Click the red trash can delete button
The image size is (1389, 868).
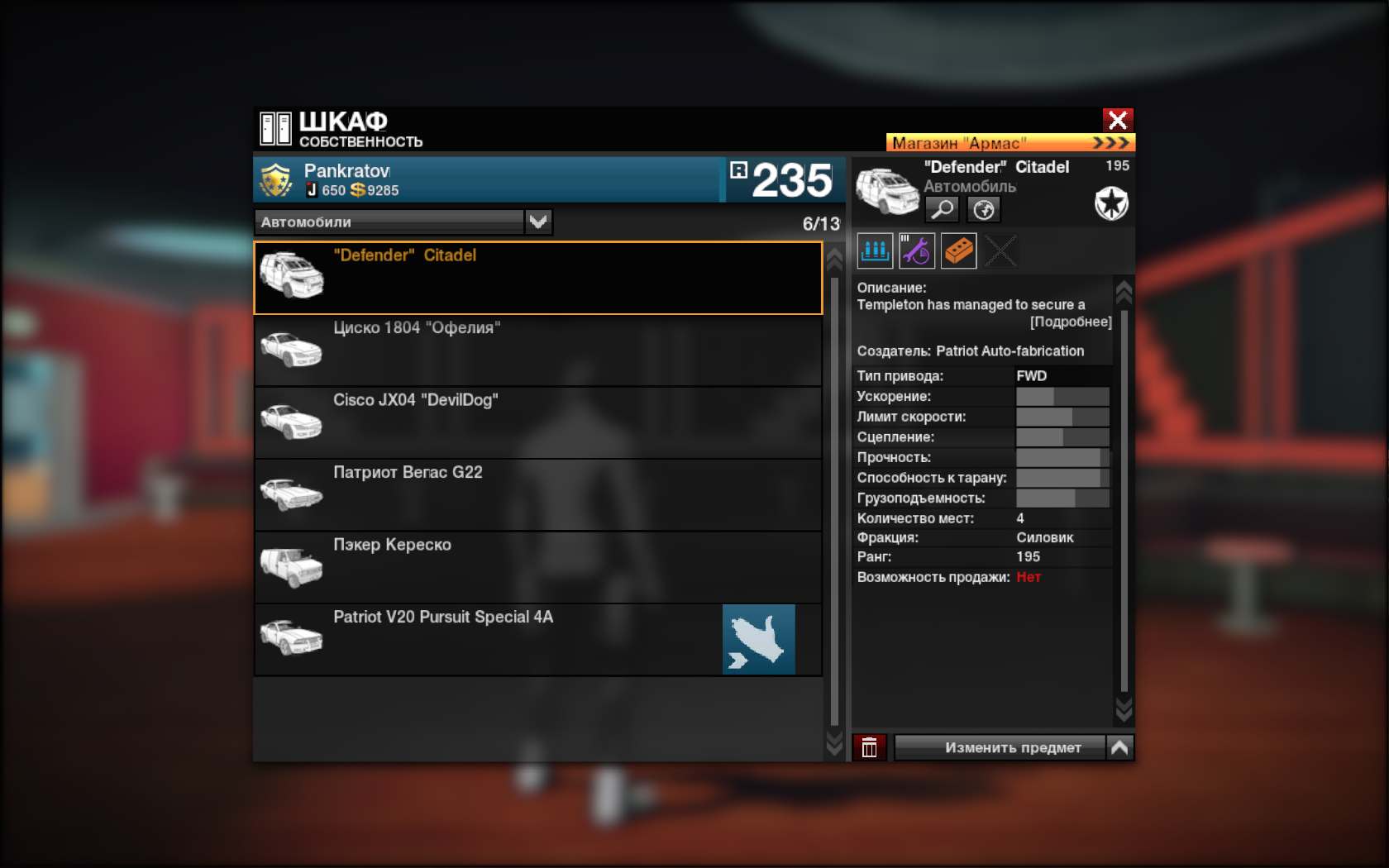pos(870,747)
